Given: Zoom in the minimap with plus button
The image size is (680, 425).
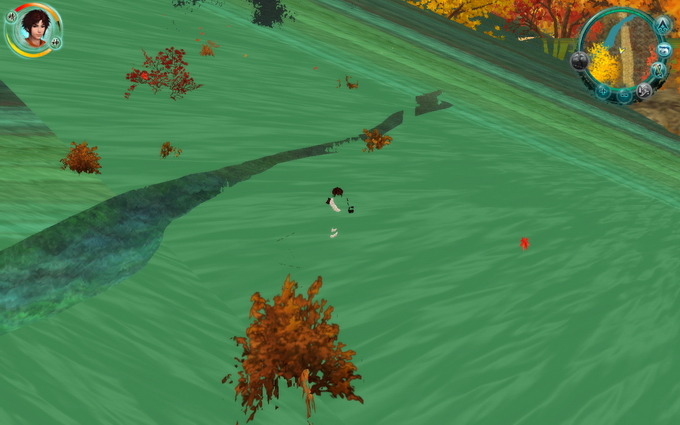Looking at the screenshot, I should pos(603,92).
